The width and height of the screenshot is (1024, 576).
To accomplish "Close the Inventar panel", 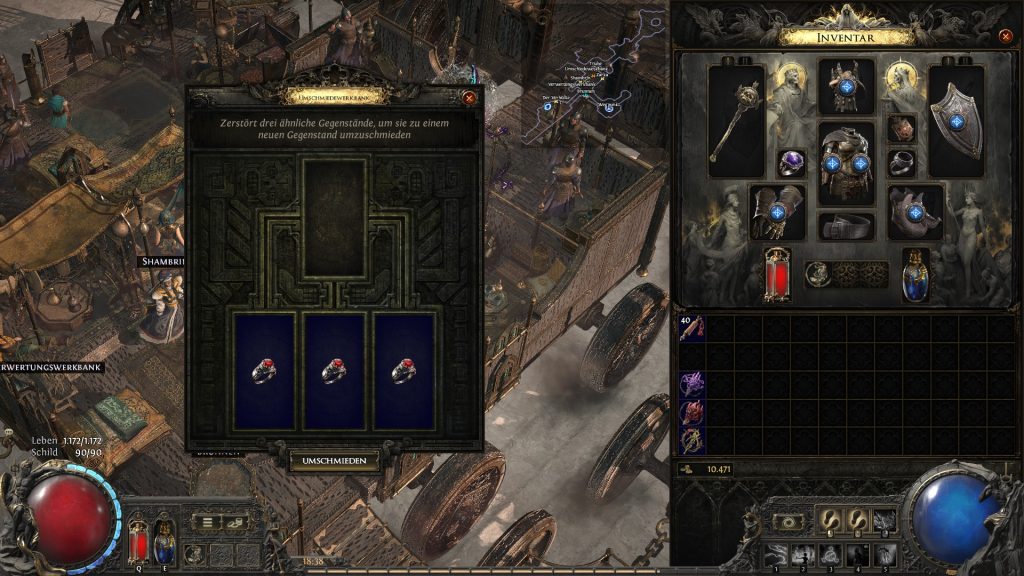I will click(x=1005, y=36).
